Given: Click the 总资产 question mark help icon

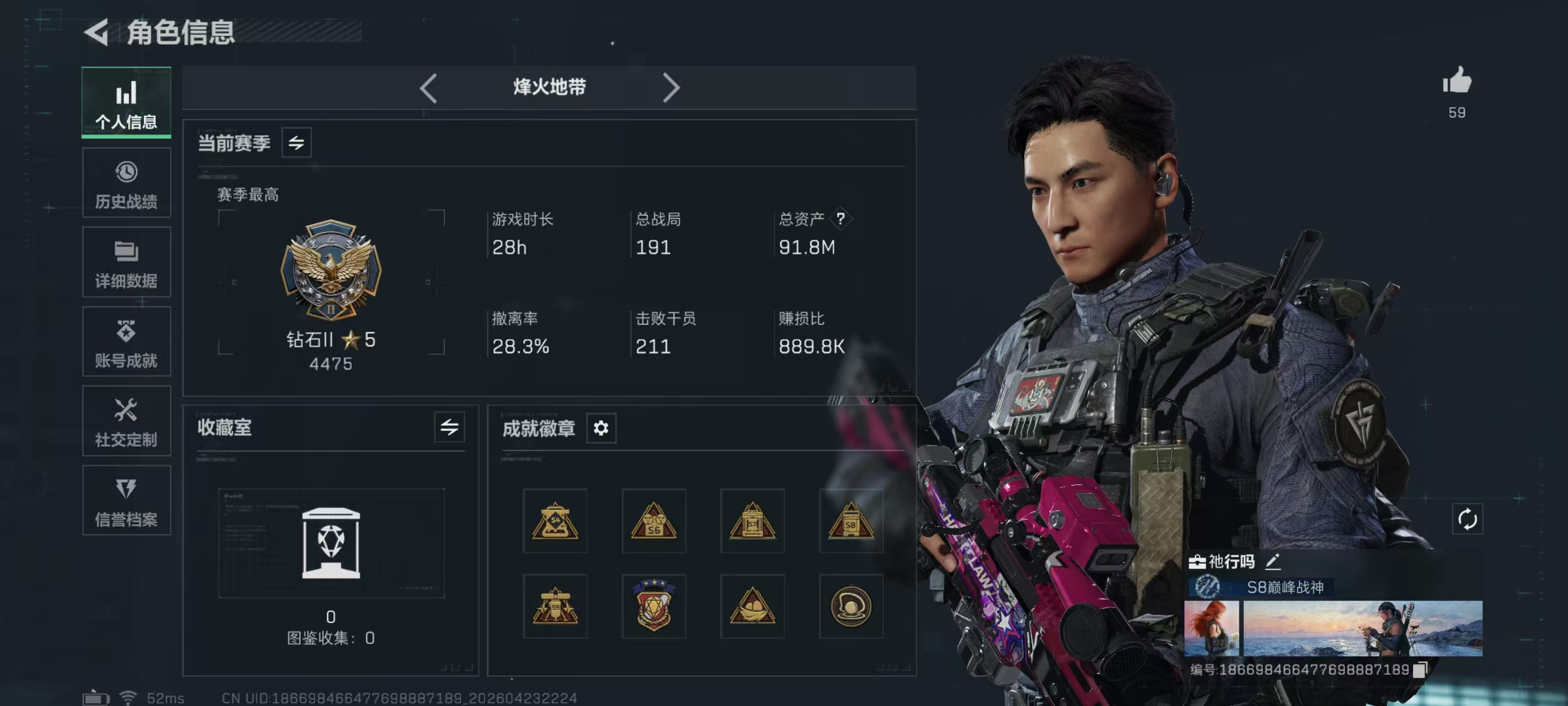Looking at the screenshot, I should tap(841, 218).
